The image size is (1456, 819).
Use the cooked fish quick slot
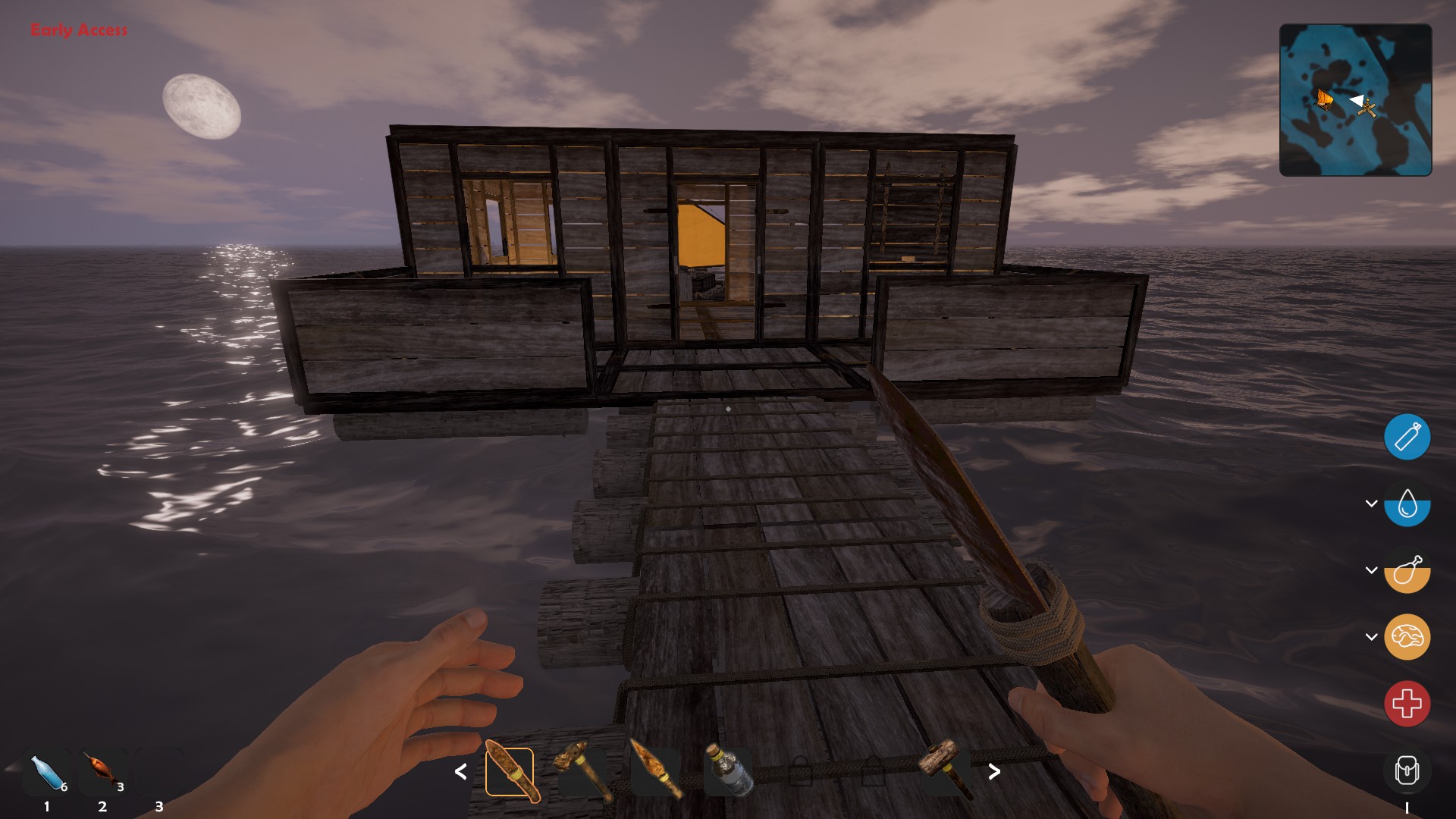pyautogui.click(x=103, y=772)
